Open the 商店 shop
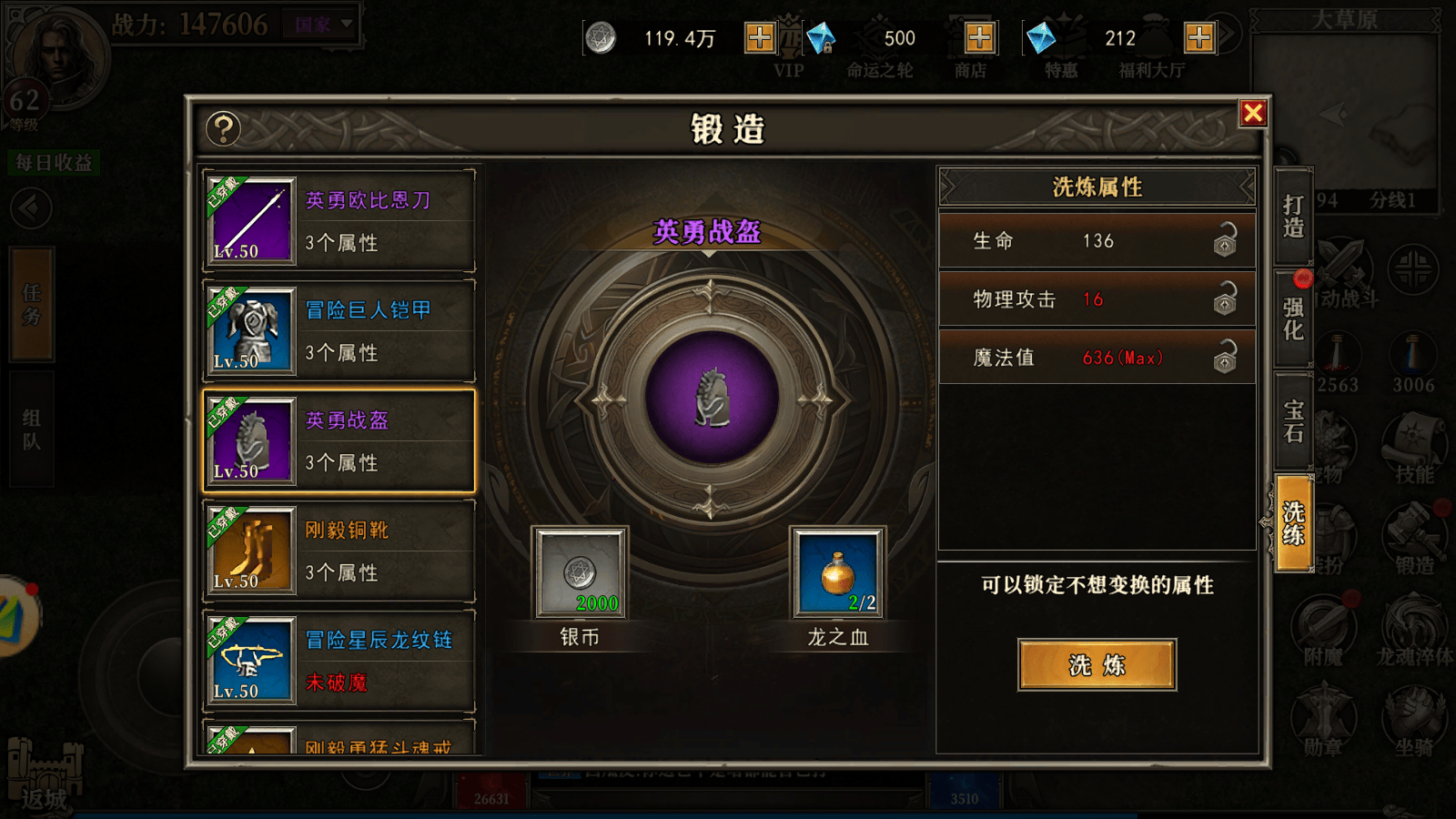This screenshot has width=1456, height=819. (x=969, y=36)
